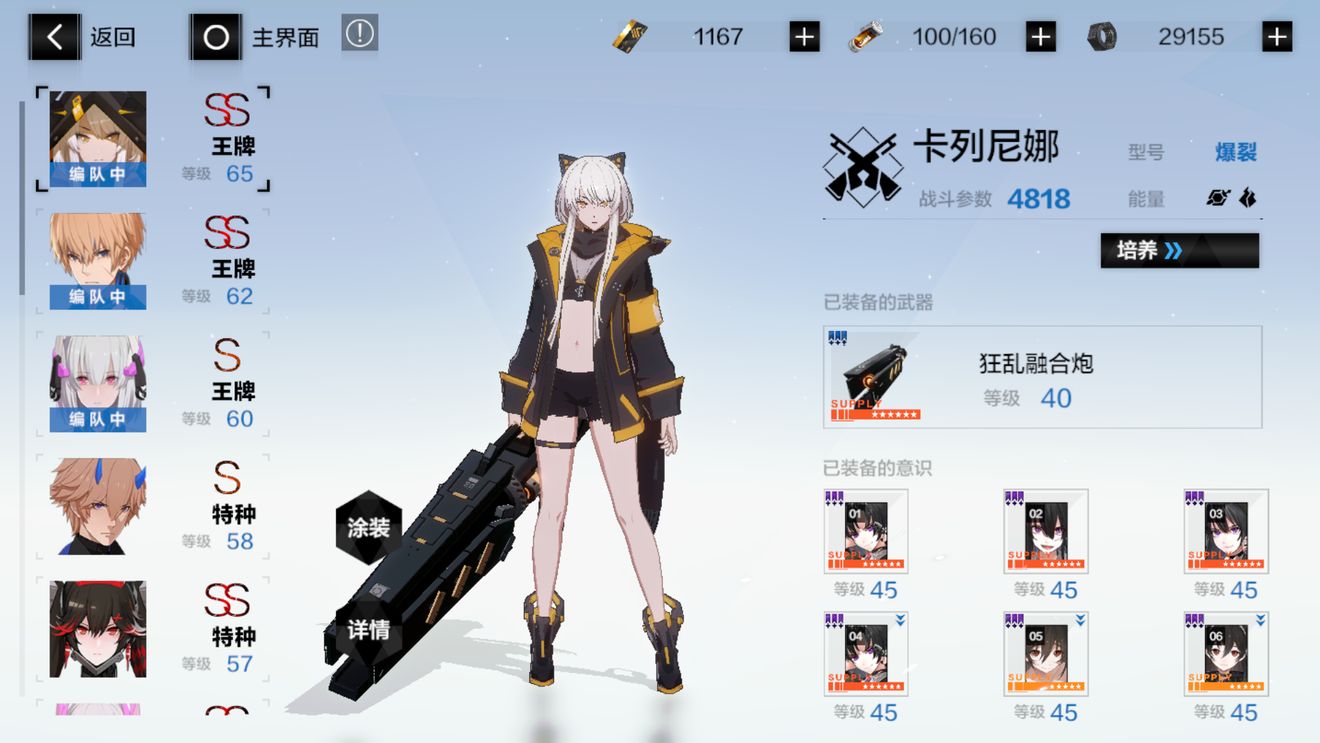
Task: Click the circle home icon for 主界面
Action: (215, 35)
